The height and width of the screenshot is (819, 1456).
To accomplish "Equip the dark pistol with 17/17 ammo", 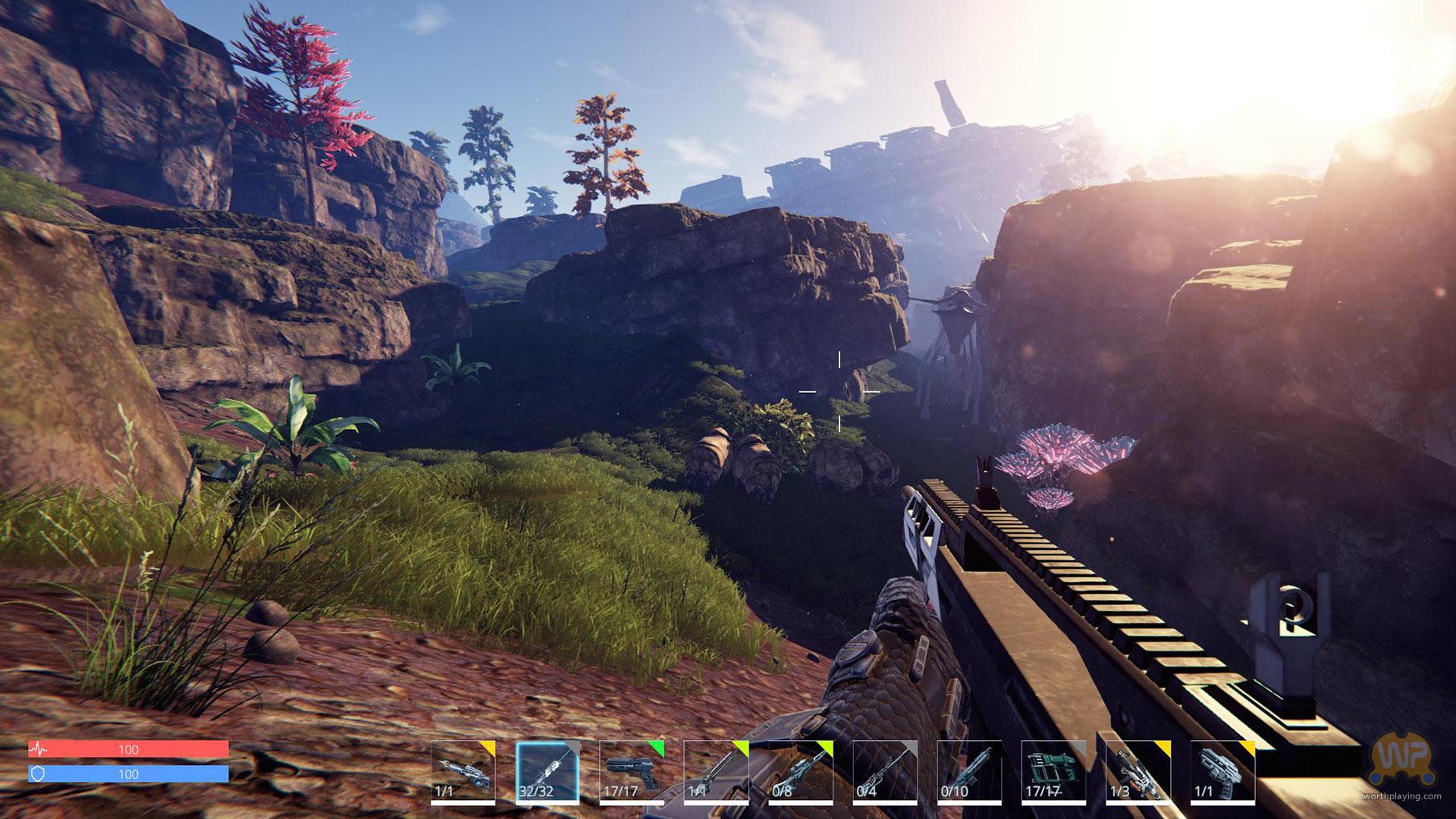I will [x=632, y=771].
